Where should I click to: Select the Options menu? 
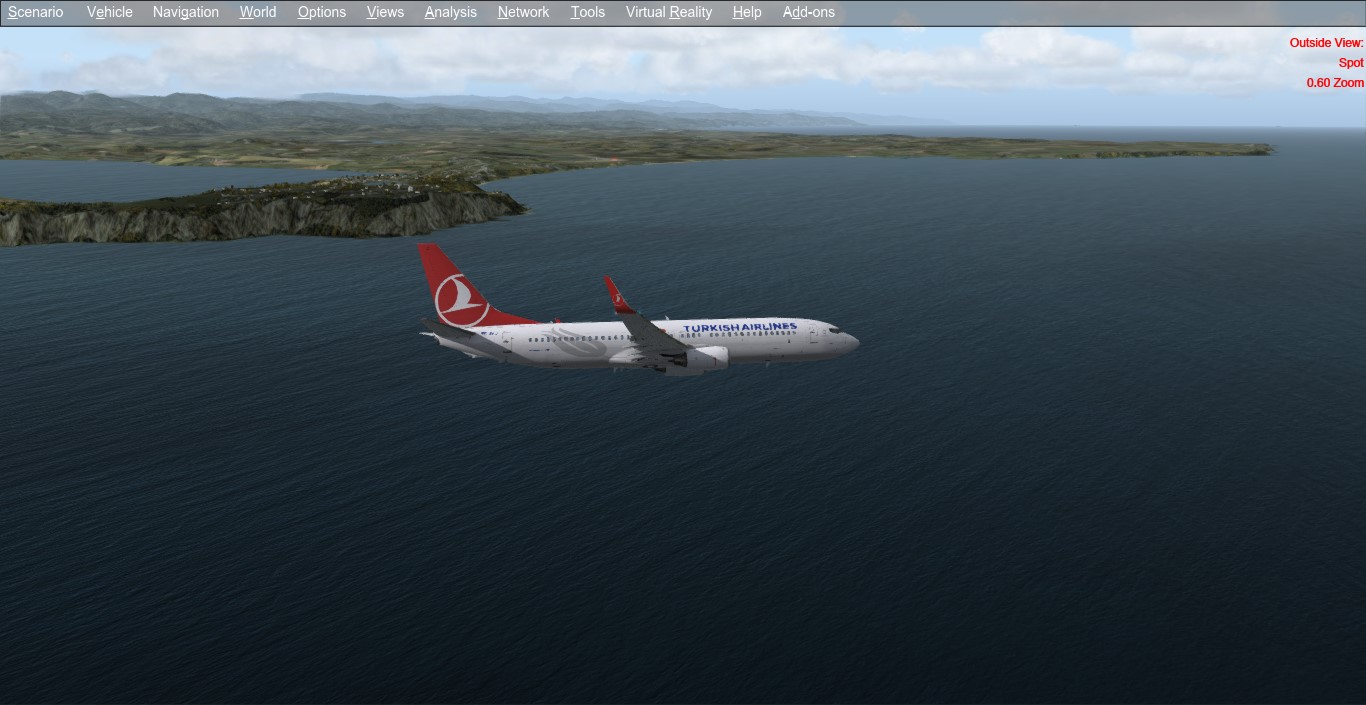322,12
